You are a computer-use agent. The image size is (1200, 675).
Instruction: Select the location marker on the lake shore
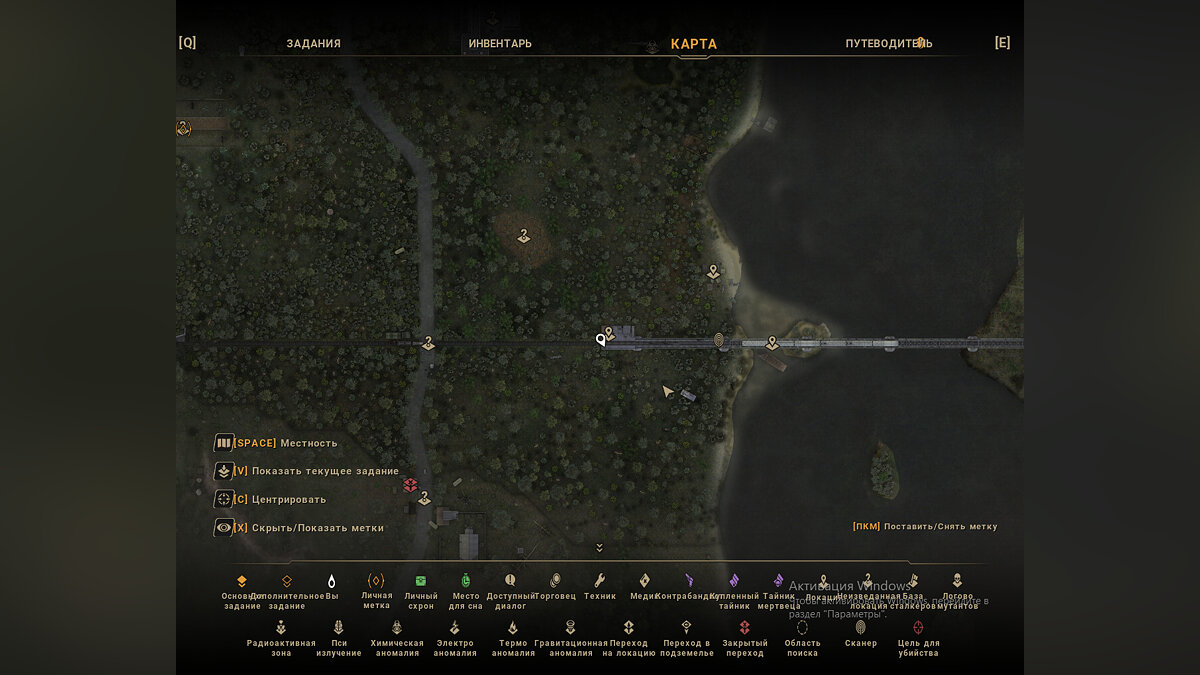point(713,271)
